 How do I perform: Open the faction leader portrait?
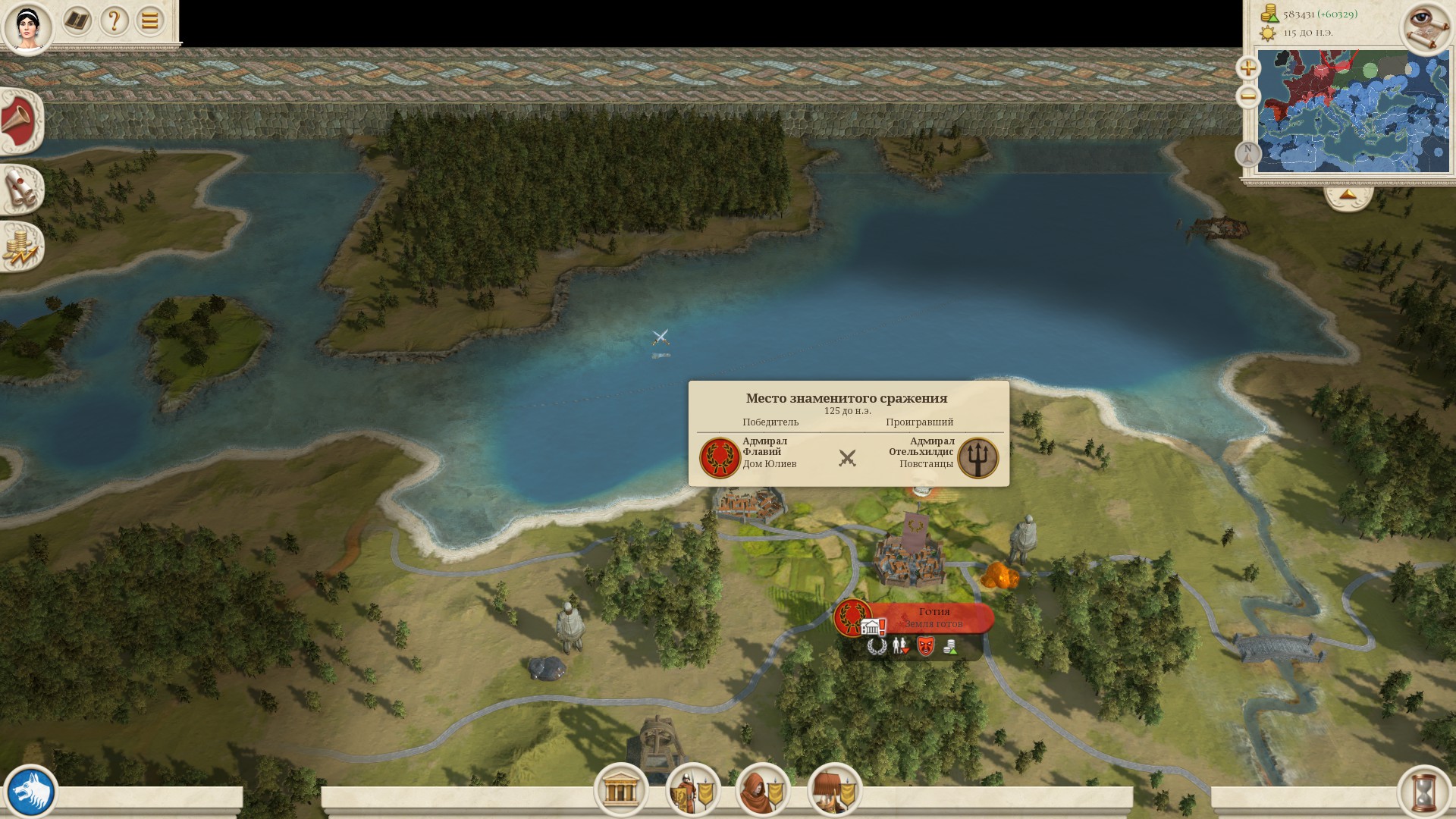(27, 27)
